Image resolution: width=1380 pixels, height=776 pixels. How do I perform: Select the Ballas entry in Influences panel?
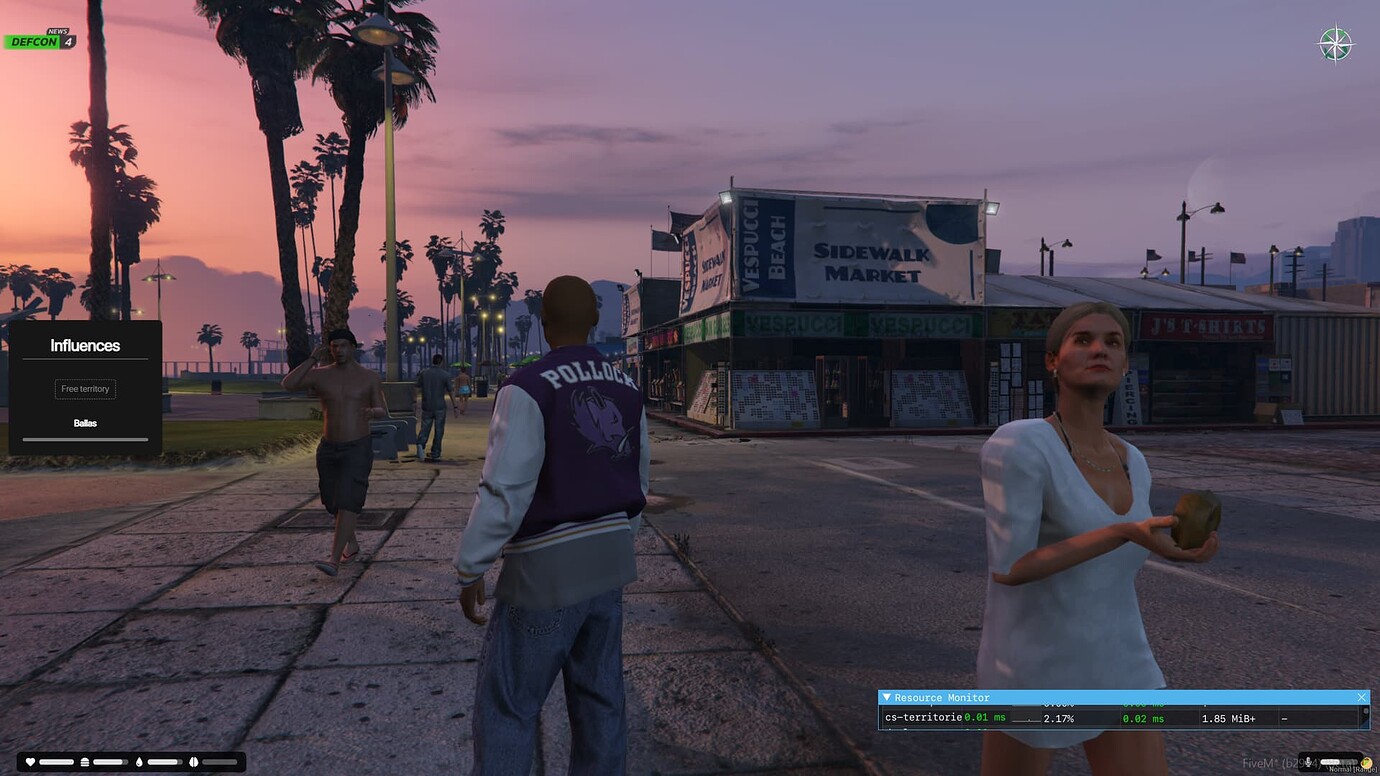pos(85,423)
